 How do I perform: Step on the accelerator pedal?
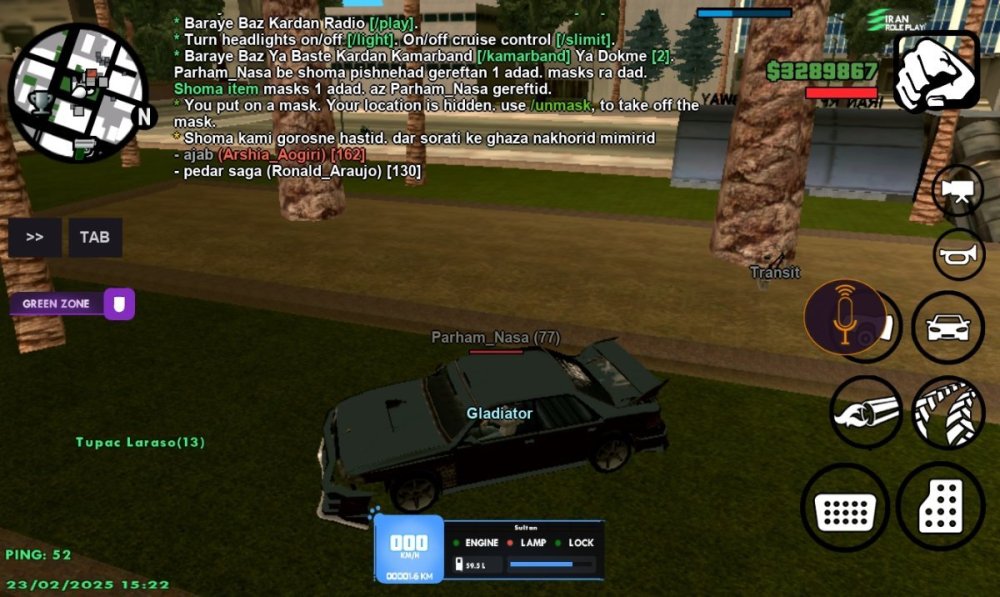point(940,508)
